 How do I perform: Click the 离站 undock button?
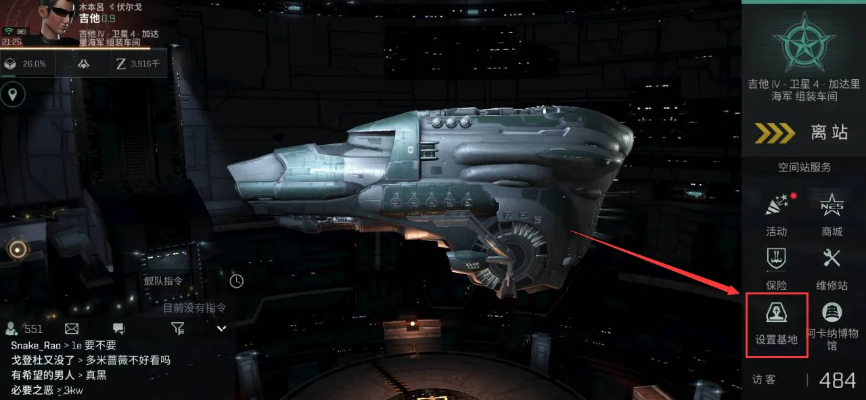803,133
